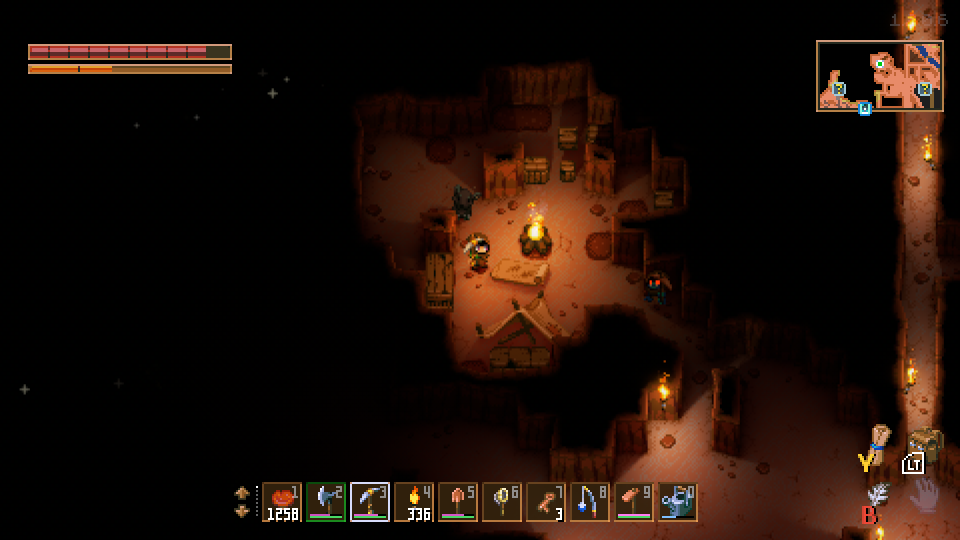Screen dimensions: 960x540
Task: Click the faded hand interact icon
Action: pyautogui.click(x=924, y=494)
